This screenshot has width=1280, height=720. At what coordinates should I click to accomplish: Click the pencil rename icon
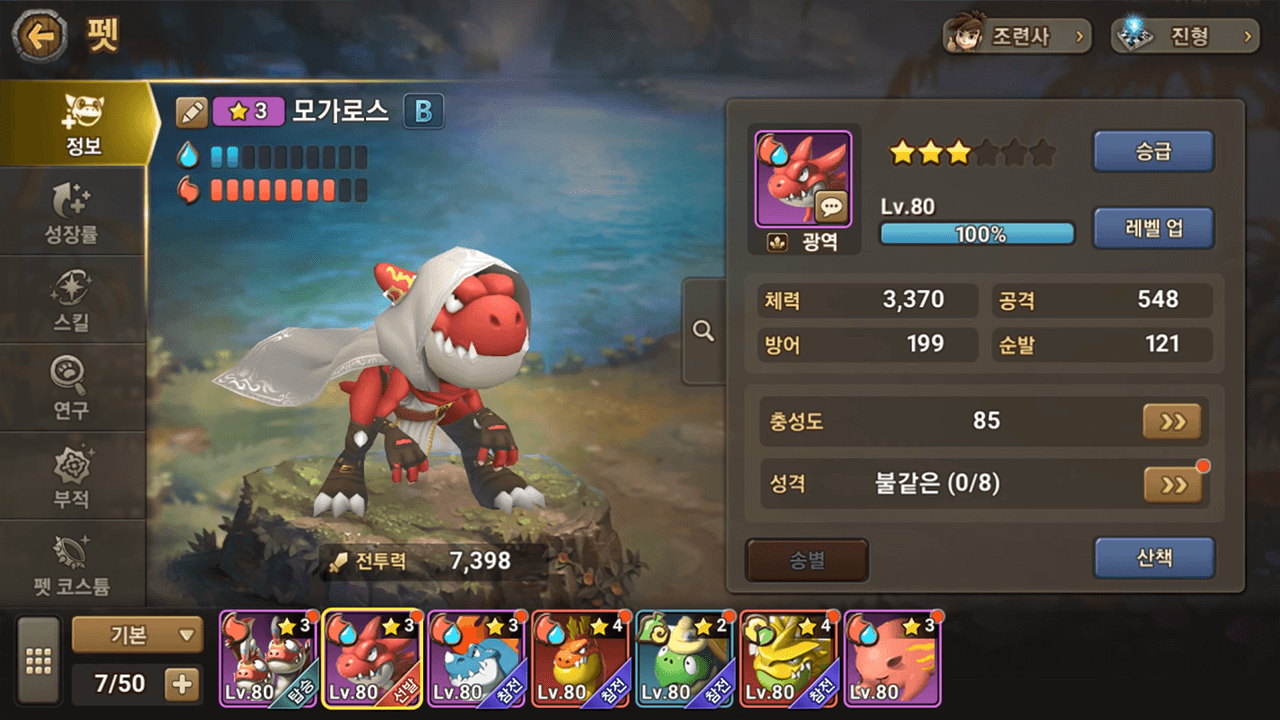(191, 112)
